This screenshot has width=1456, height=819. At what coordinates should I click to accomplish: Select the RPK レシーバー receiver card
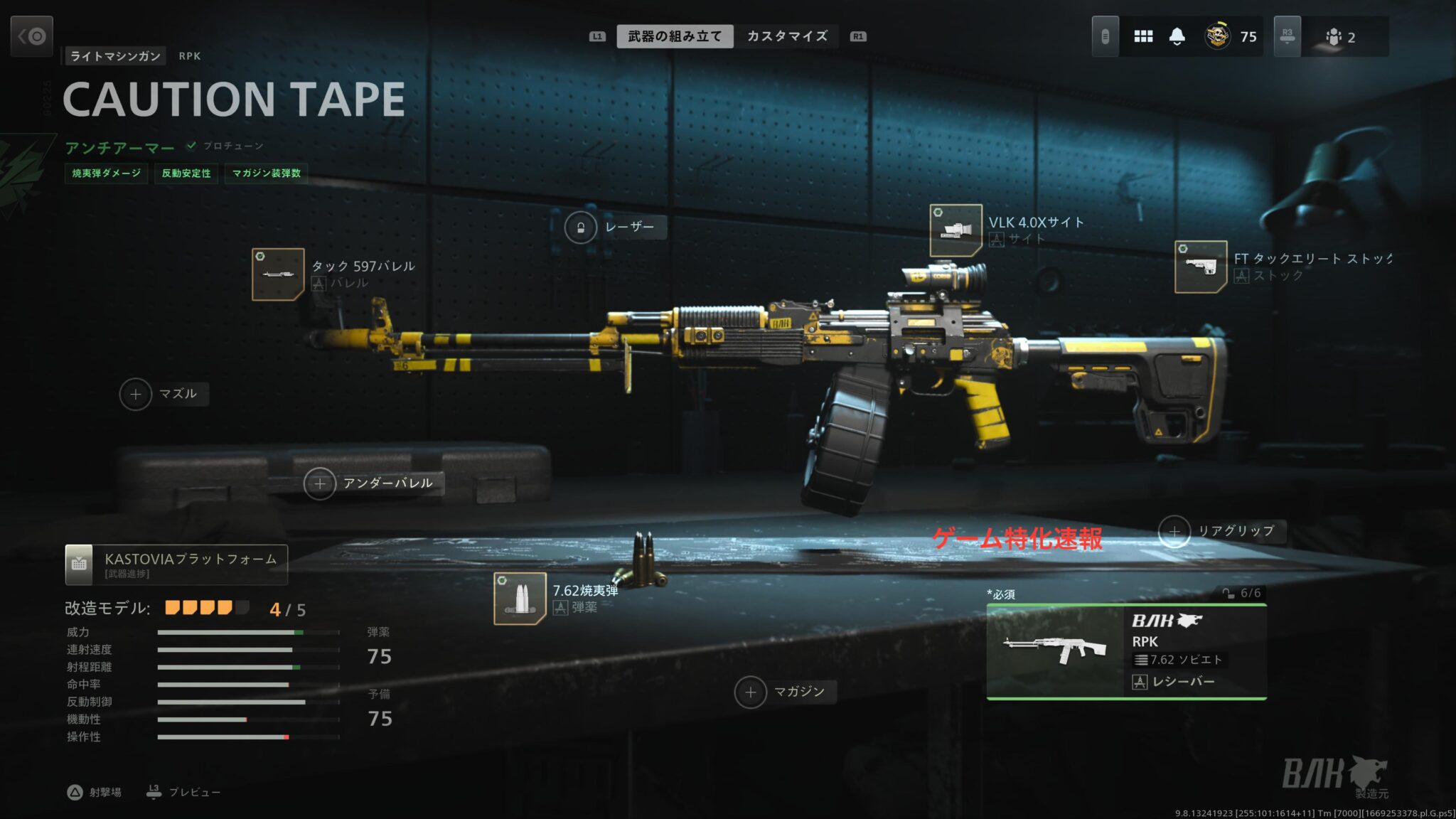click(x=1126, y=652)
